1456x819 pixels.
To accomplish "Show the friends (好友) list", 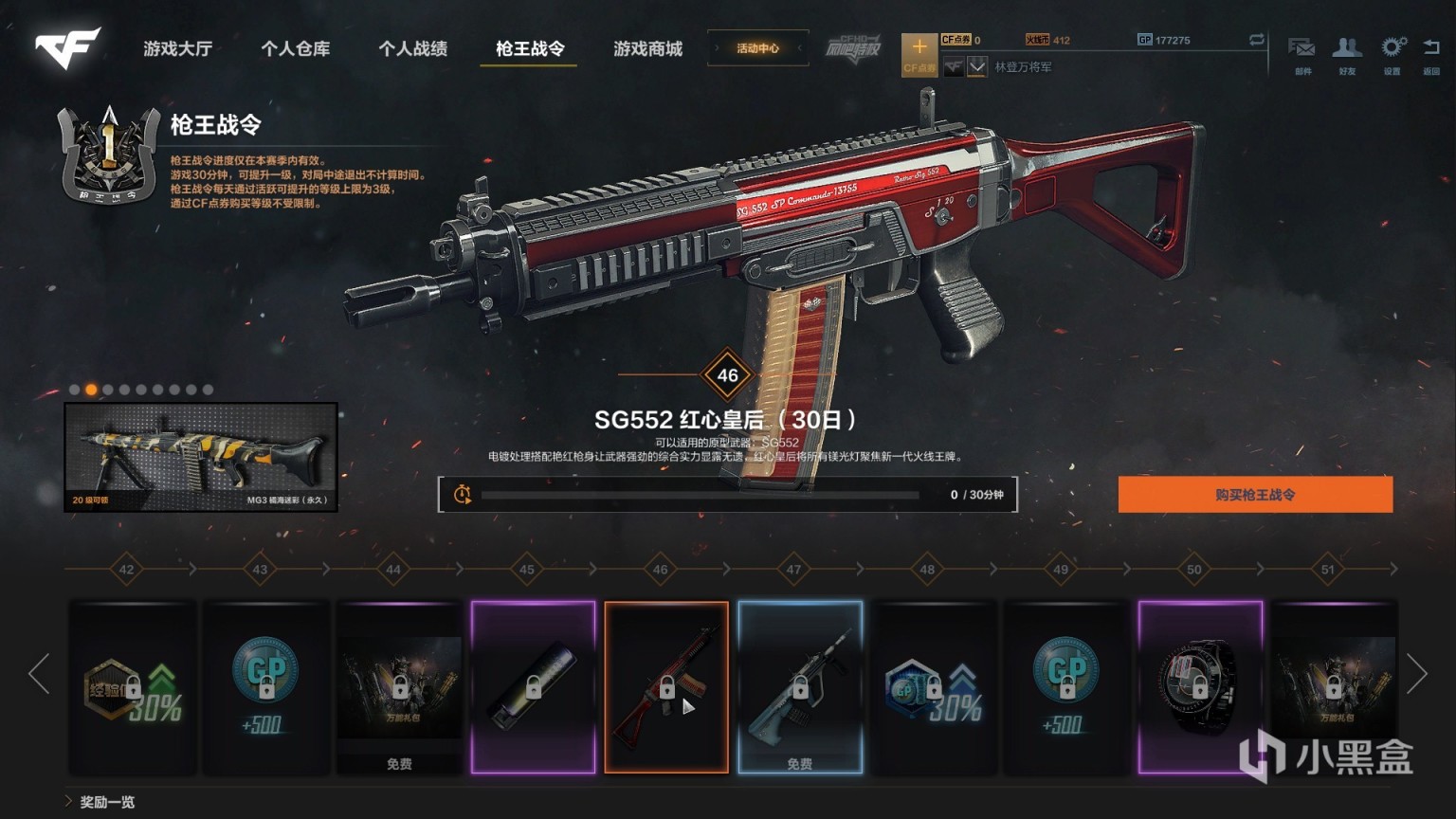I will coord(1347,53).
